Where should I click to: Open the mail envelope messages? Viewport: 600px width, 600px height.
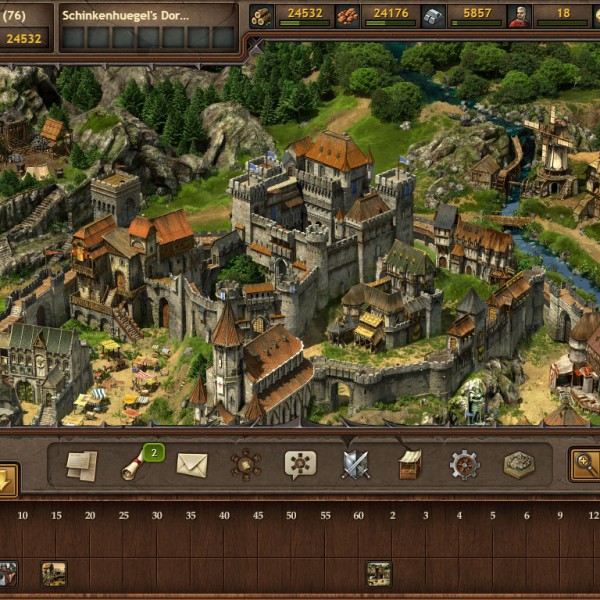191,465
